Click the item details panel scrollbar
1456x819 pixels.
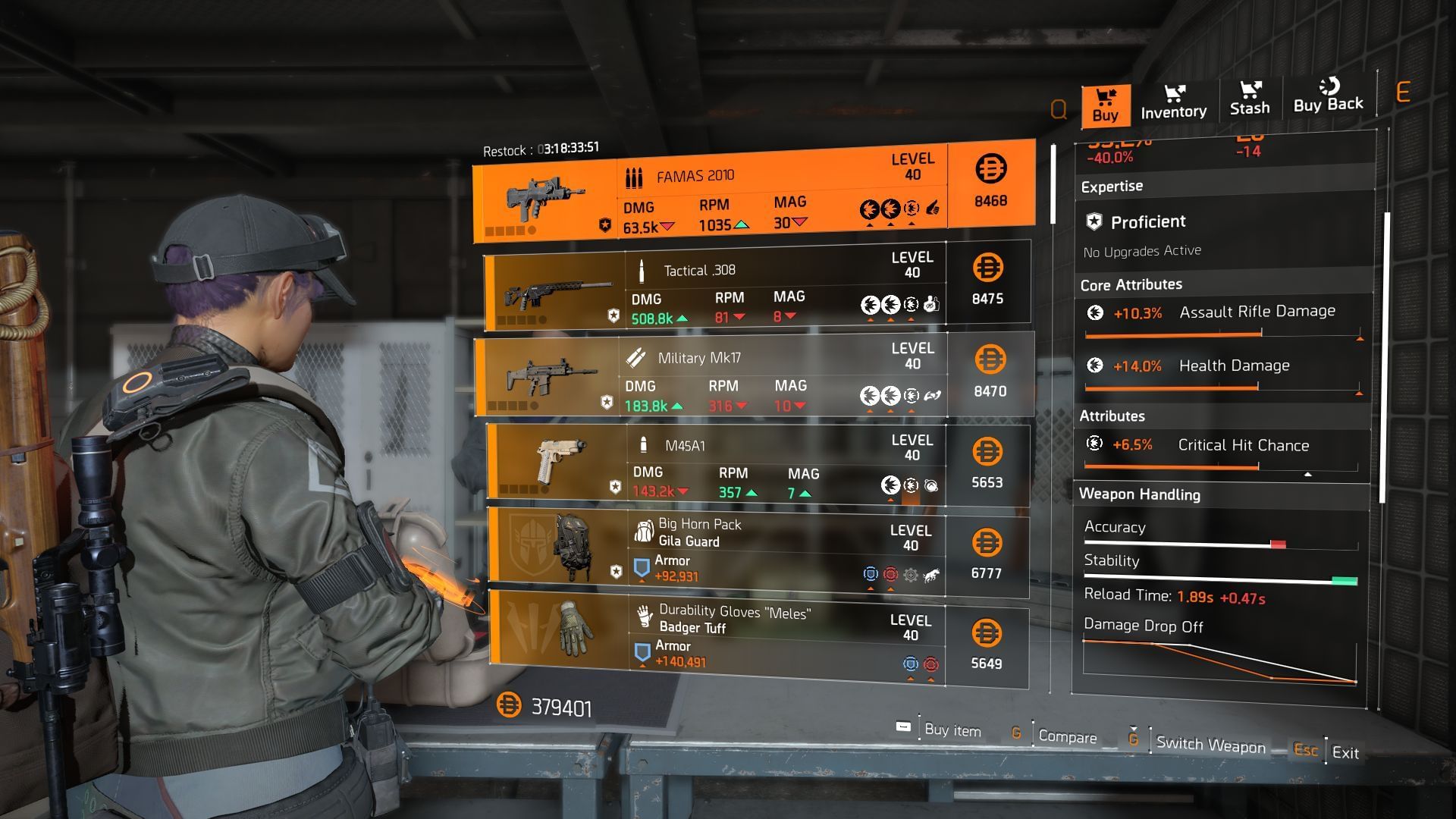(1386, 356)
